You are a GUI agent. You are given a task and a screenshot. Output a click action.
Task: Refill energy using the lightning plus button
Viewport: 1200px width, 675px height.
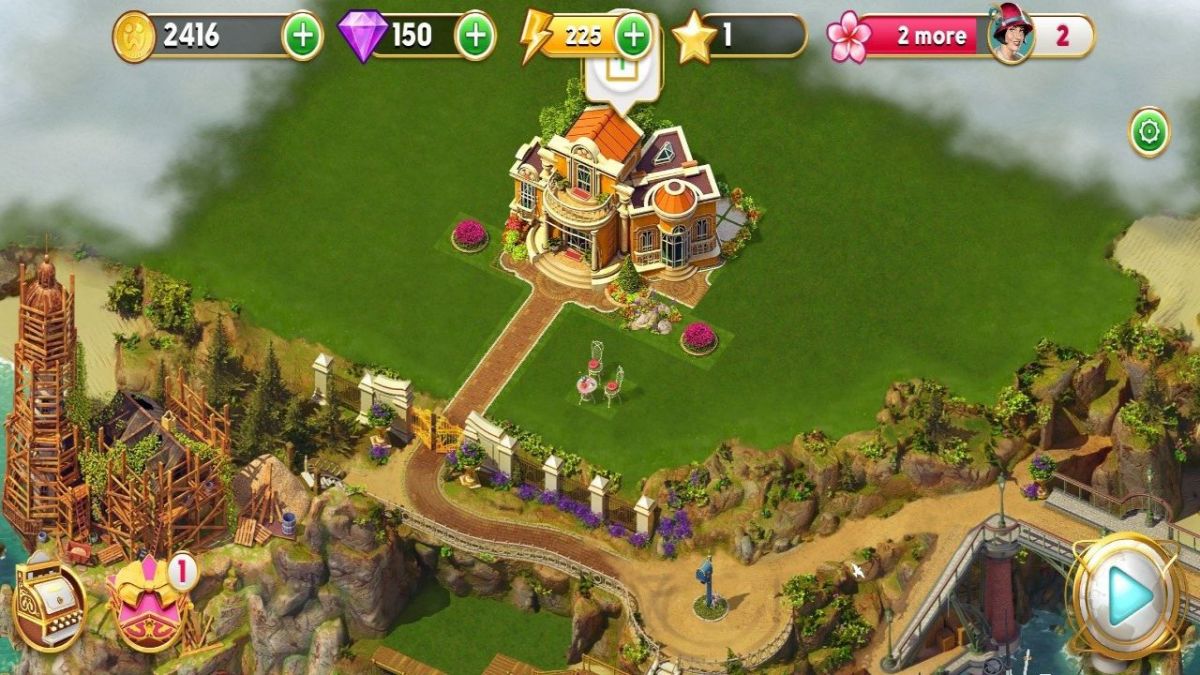(632, 37)
